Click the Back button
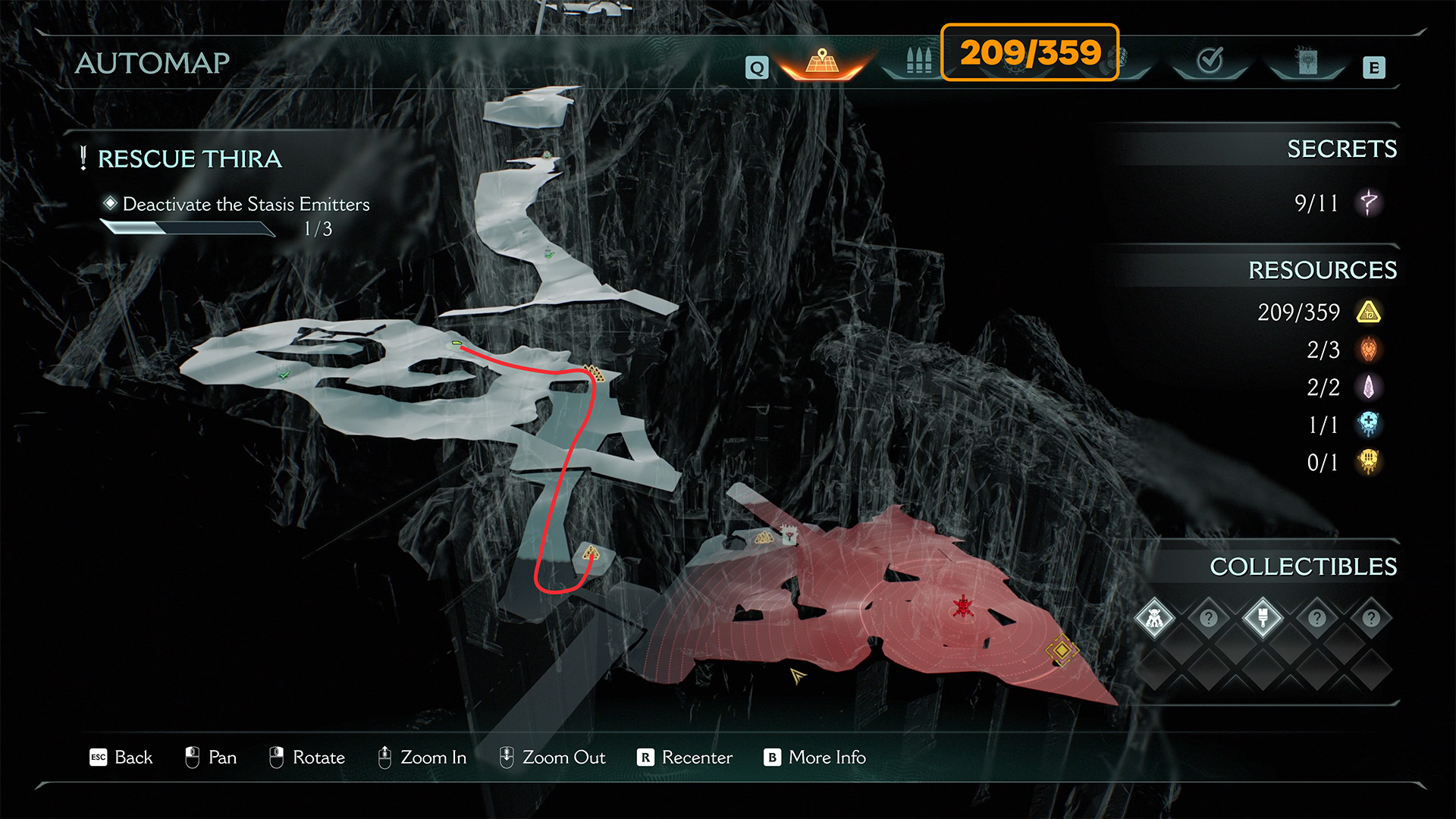 point(121,757)
